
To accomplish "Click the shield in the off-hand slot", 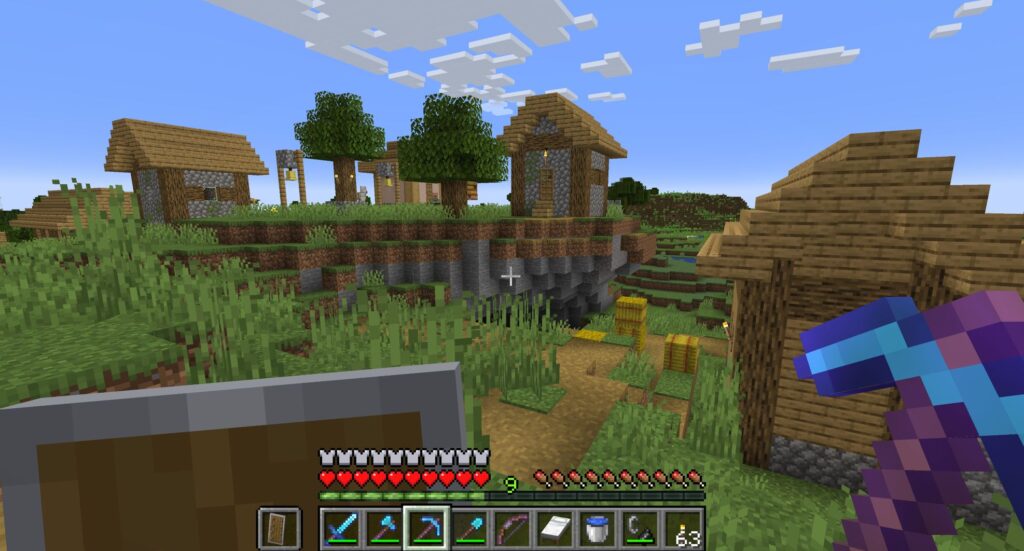I will click(276, 527).
